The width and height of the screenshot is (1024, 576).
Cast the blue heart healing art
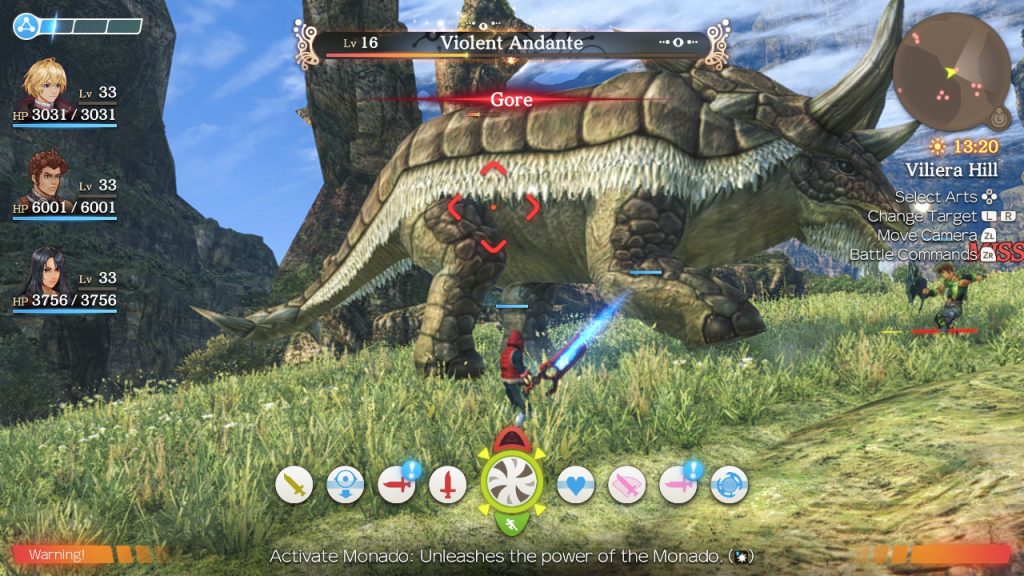point(575,486)
